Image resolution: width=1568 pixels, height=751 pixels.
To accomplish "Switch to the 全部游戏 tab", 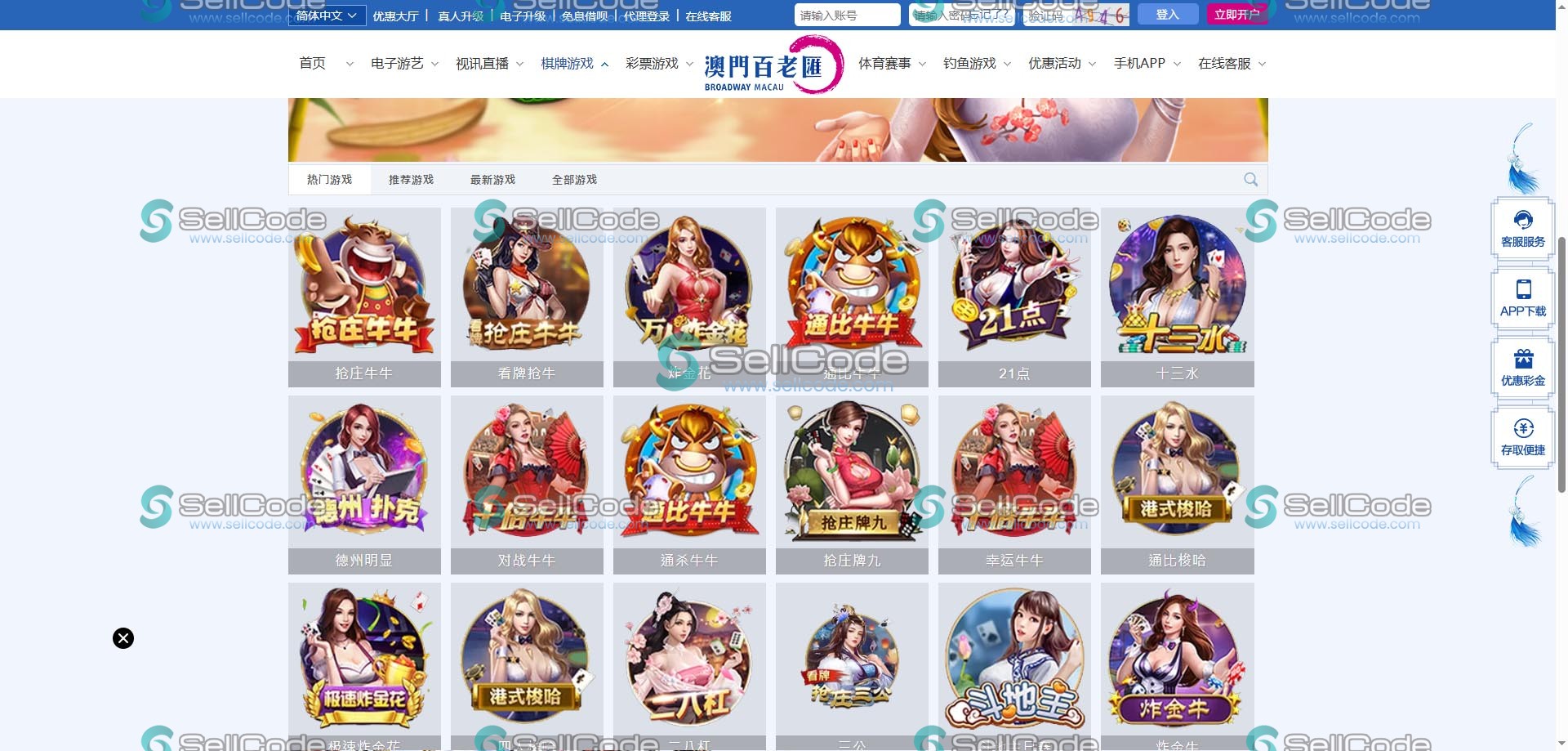I will 575,179.
